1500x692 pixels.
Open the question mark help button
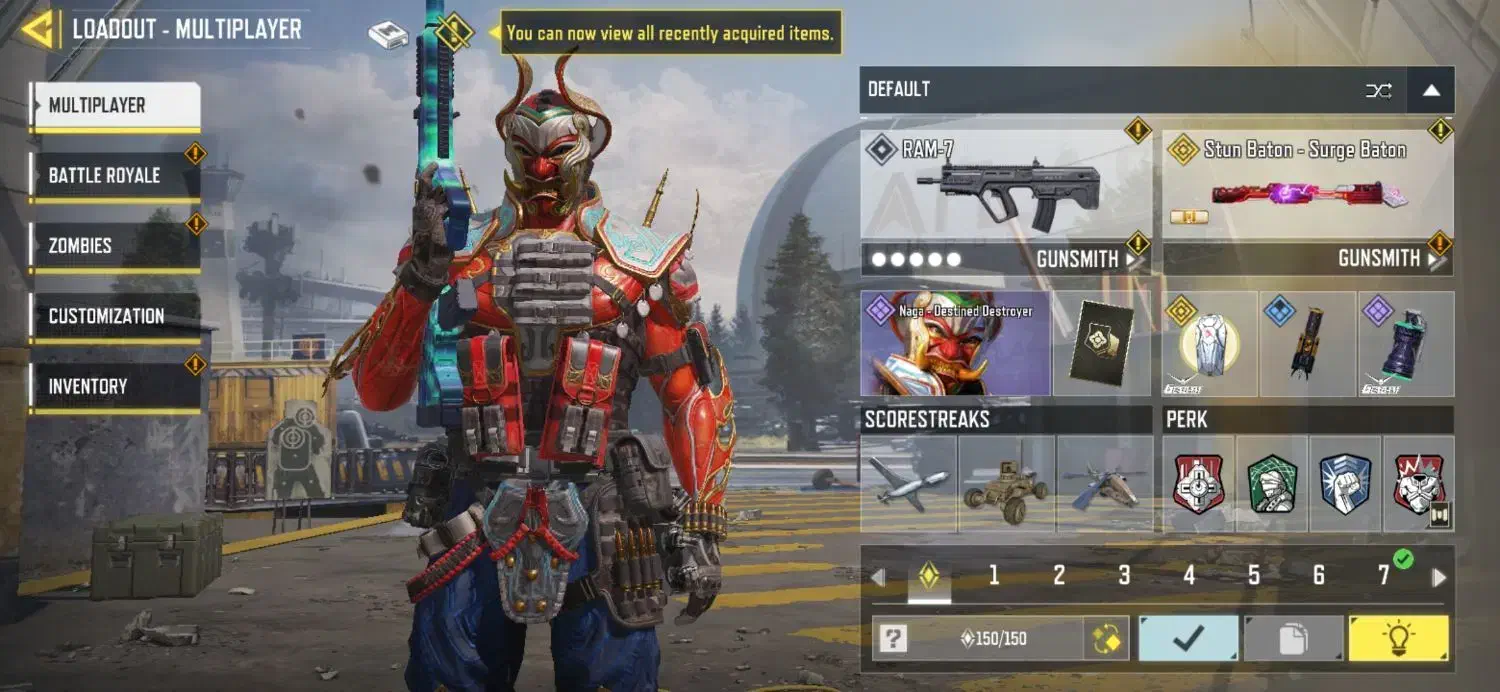pos(893,639)
